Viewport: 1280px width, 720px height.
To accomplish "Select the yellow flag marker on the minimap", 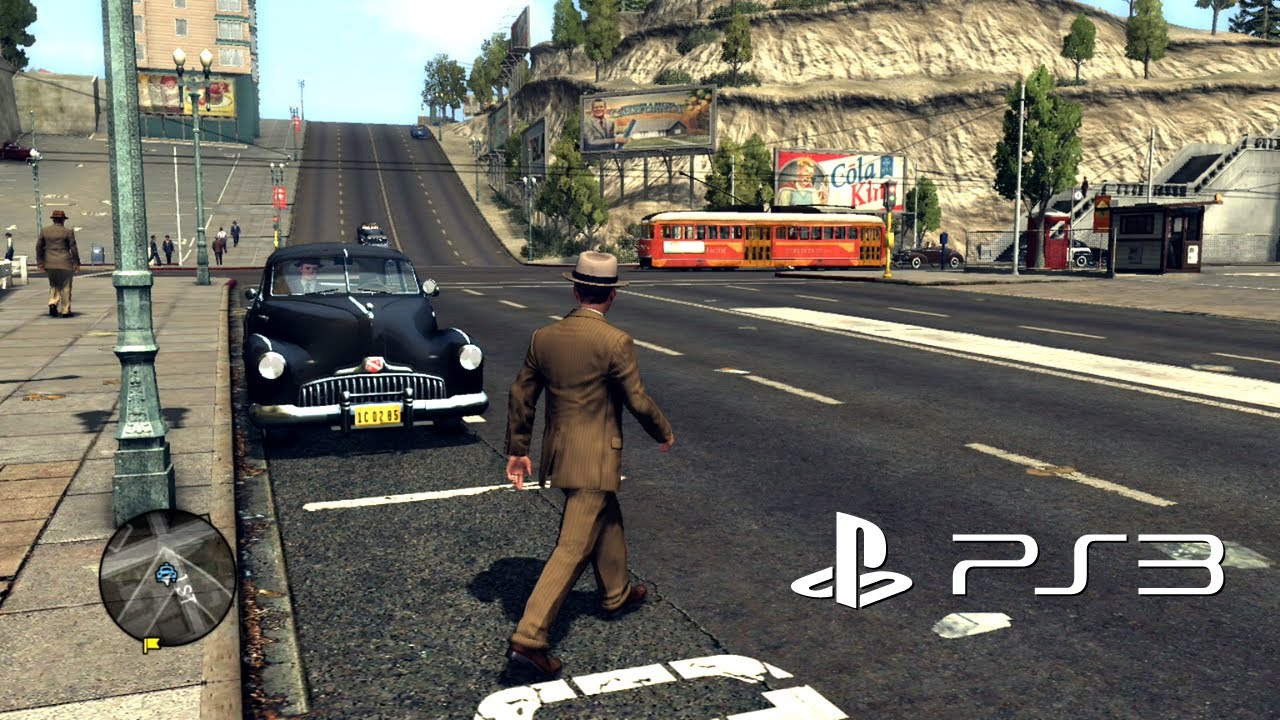I will tap(152, 644).
